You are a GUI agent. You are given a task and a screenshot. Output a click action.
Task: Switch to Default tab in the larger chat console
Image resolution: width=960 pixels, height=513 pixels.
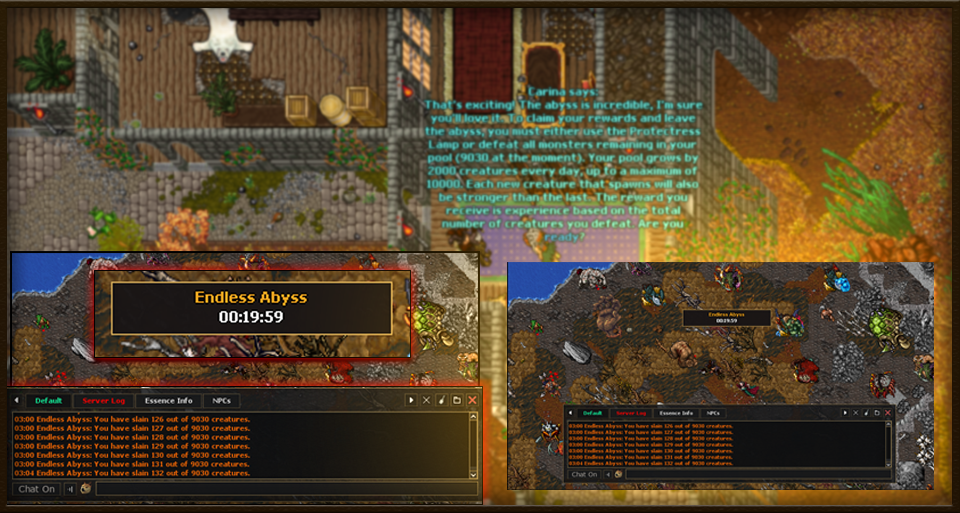[46, 400]
